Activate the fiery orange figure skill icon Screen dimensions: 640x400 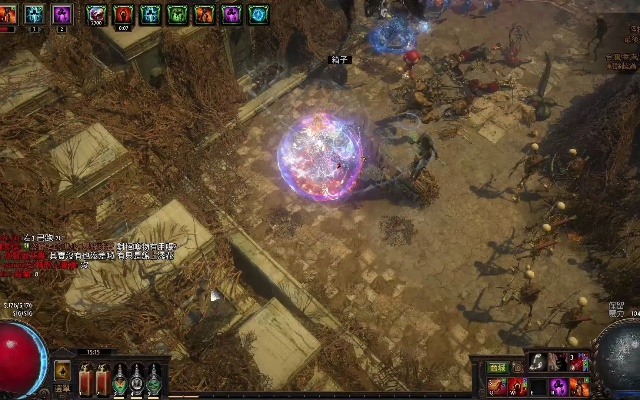[579, 386]
